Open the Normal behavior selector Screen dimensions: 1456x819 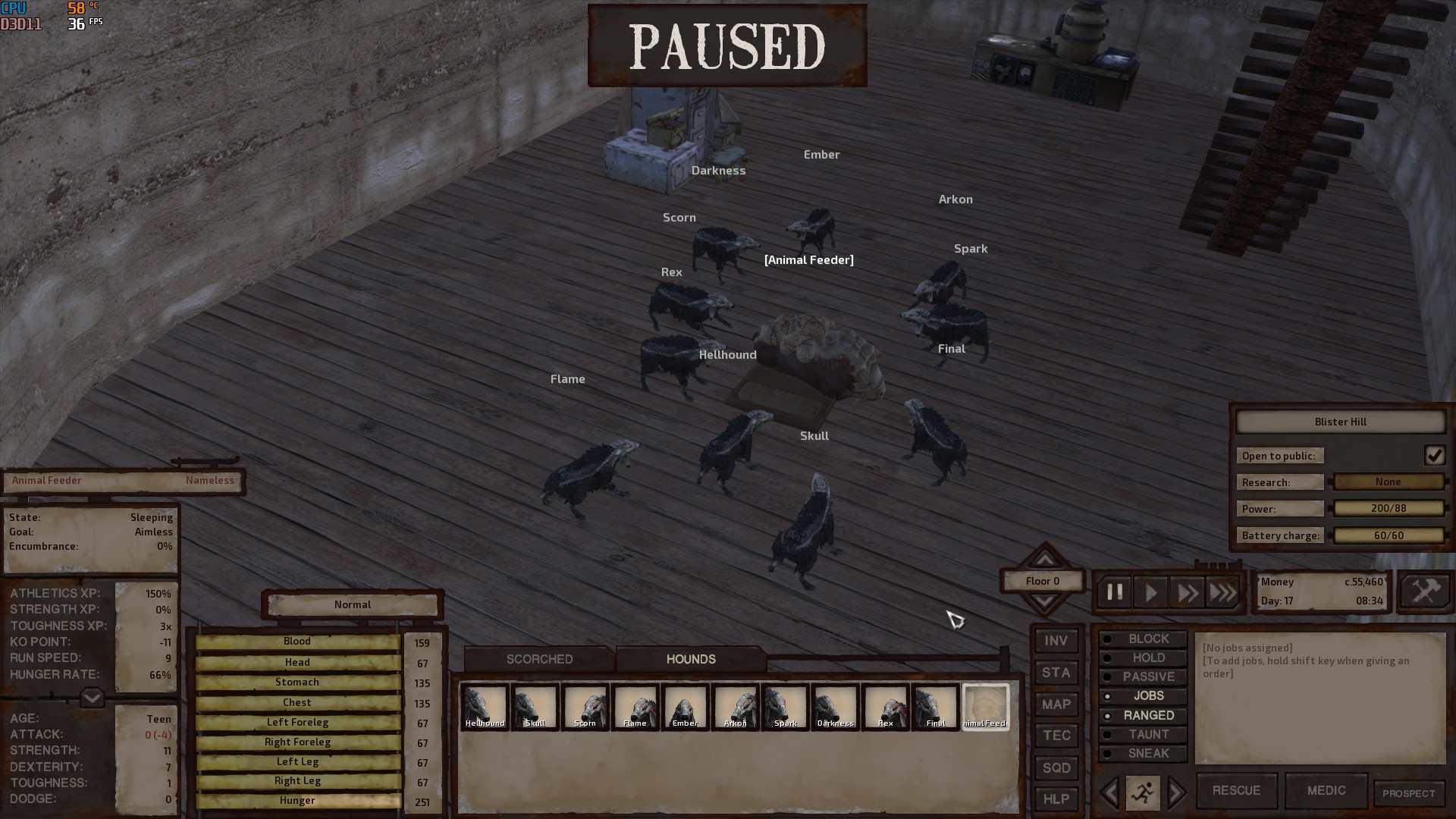tap(352, 604)
